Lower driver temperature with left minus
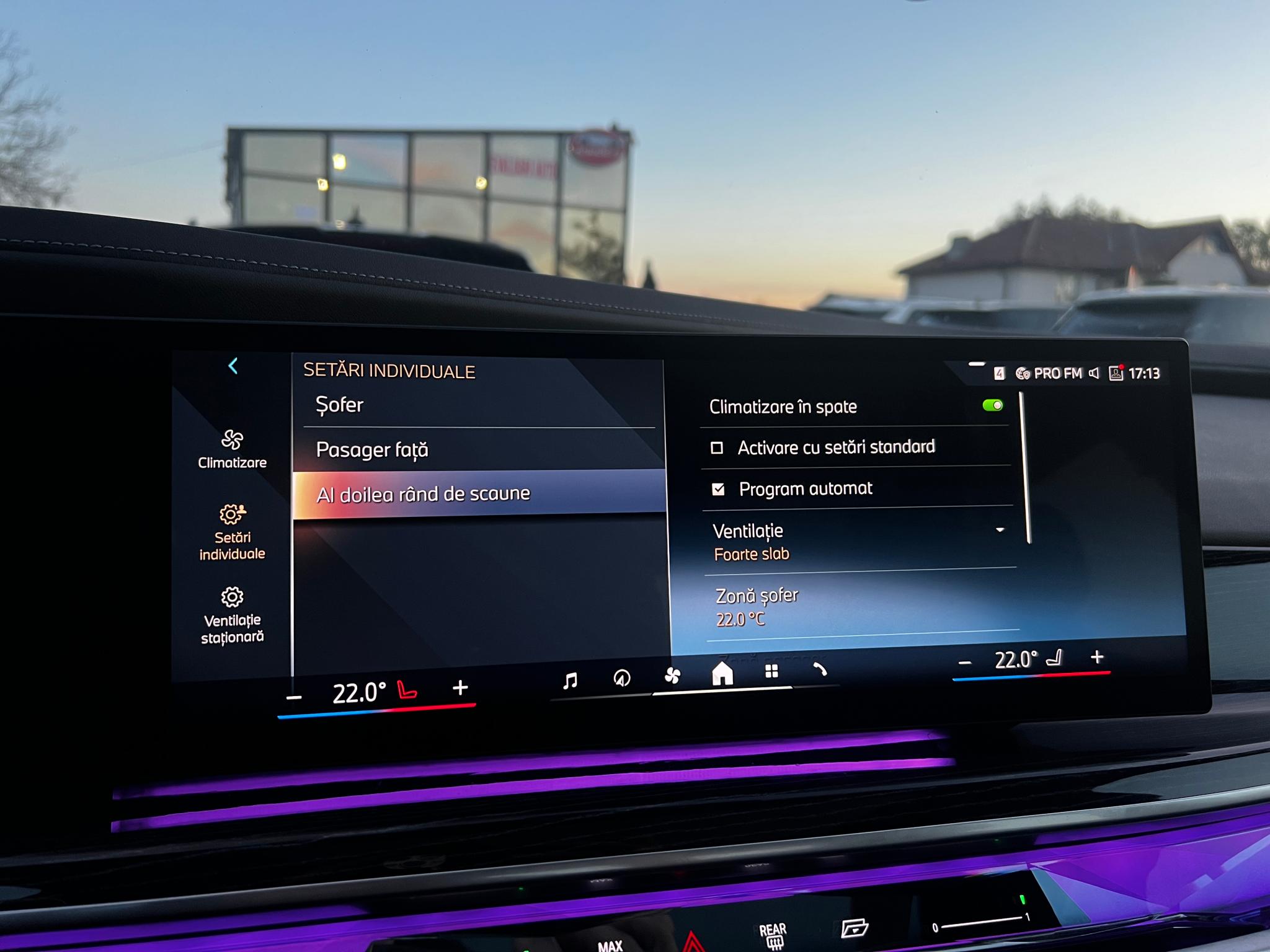Image resolution: width=1270 pixels, height=952 pixels. (294, 698)
